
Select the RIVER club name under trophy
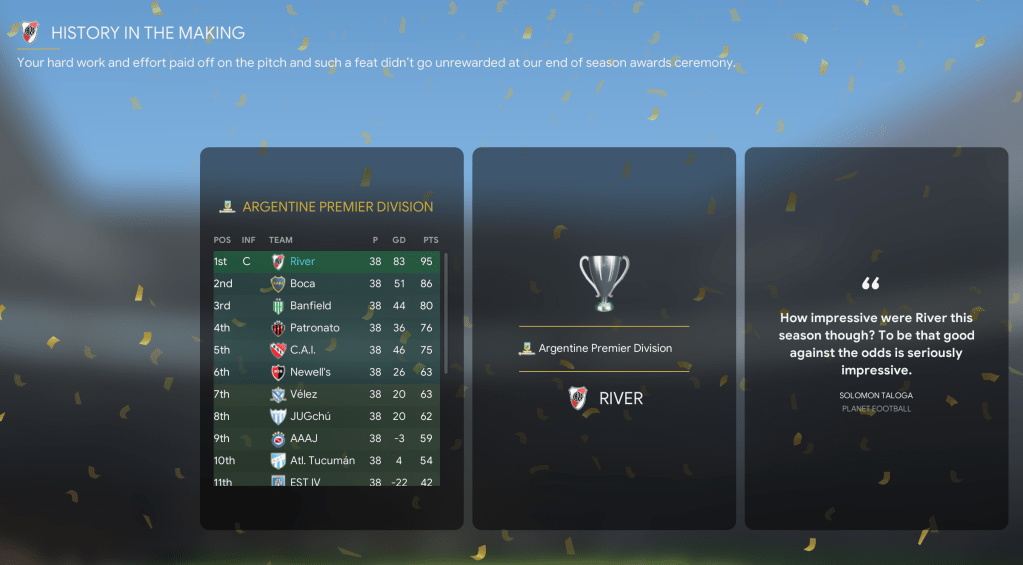coord(620,398)
